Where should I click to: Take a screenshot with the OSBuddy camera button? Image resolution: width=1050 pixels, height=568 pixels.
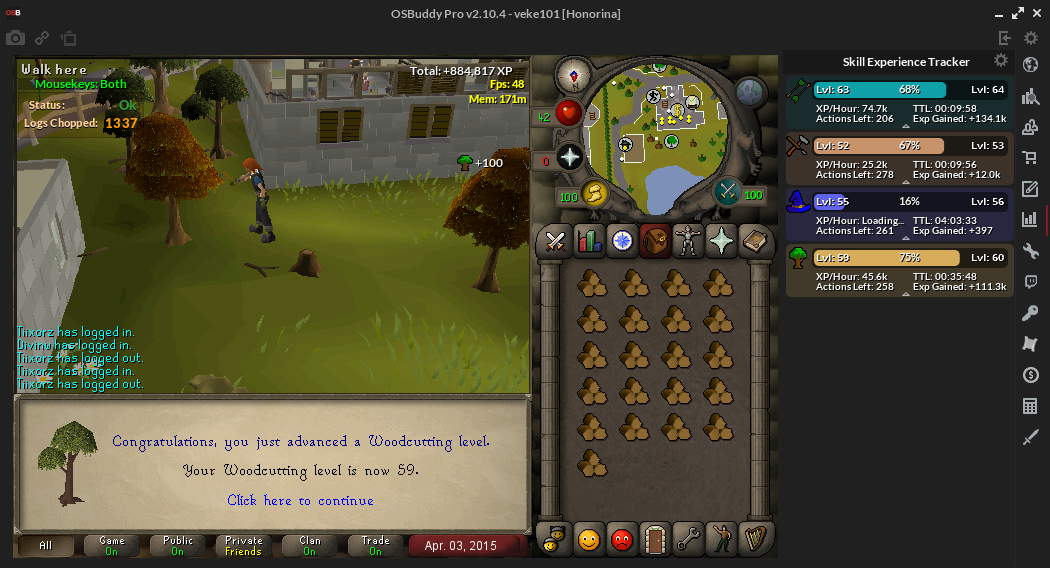click(15, 38)
